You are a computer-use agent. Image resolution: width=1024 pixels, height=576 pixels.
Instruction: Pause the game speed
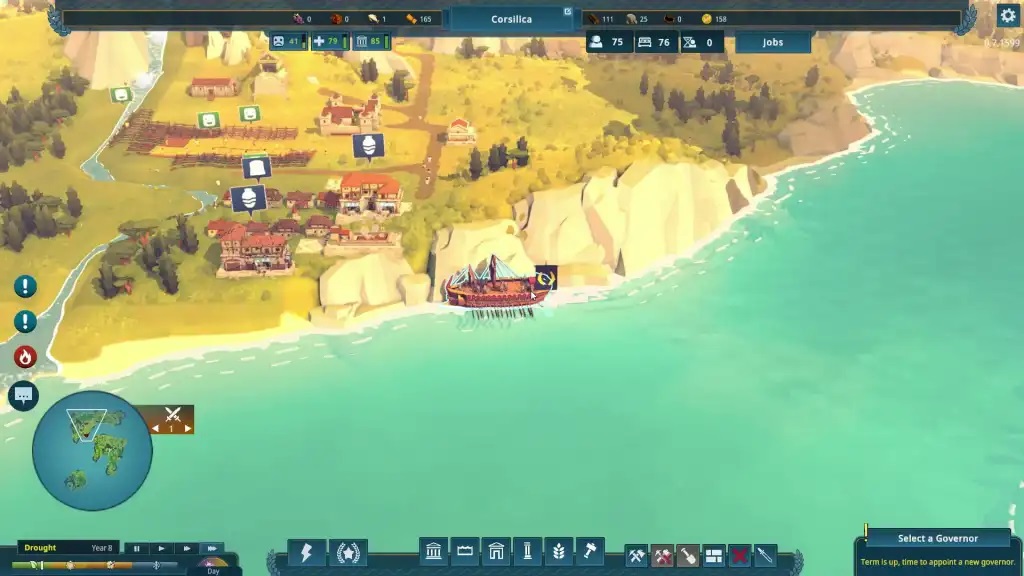pyautogui.click(x=137, y=548)
